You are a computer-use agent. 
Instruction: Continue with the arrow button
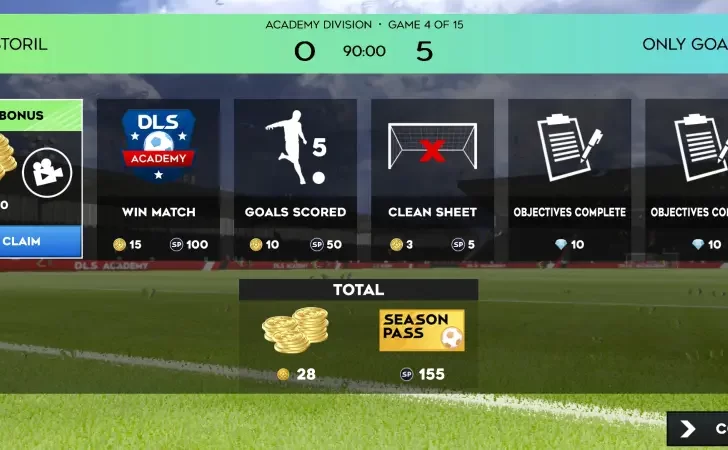coord(698,429)
